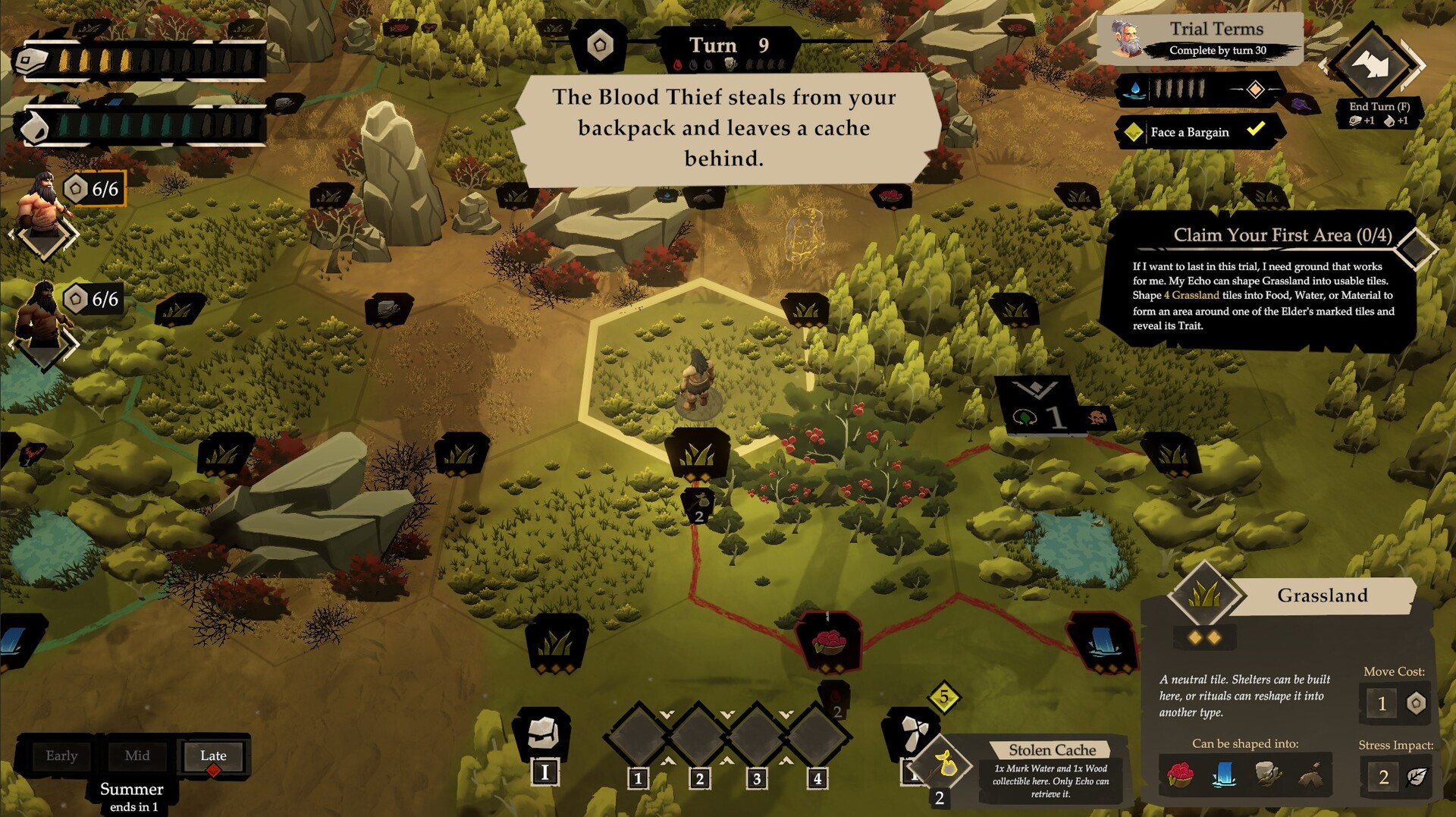Open the Claim Your First Area quest

(1282, 235)
